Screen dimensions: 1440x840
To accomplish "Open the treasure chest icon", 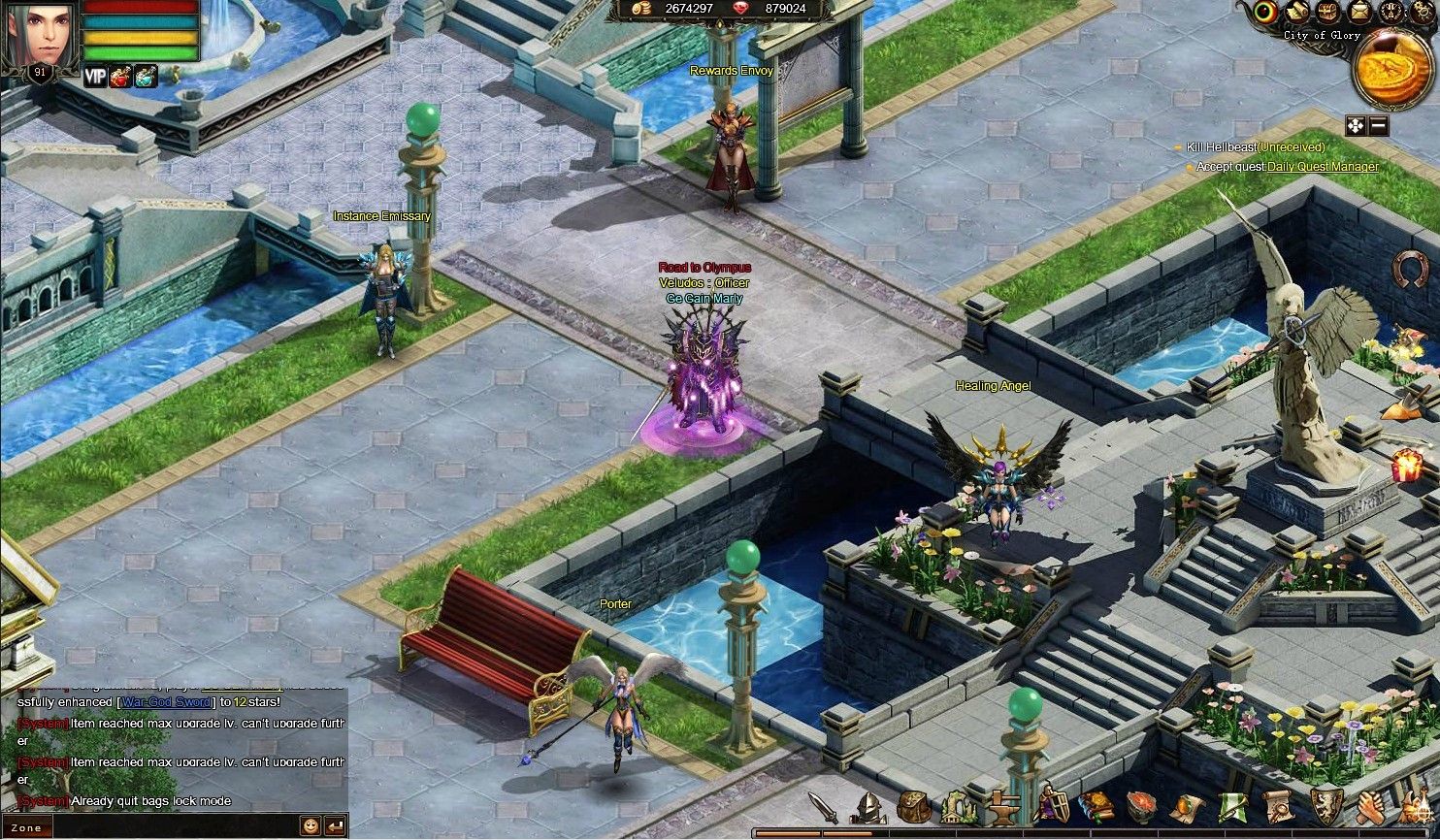I will pos(1327,12).
